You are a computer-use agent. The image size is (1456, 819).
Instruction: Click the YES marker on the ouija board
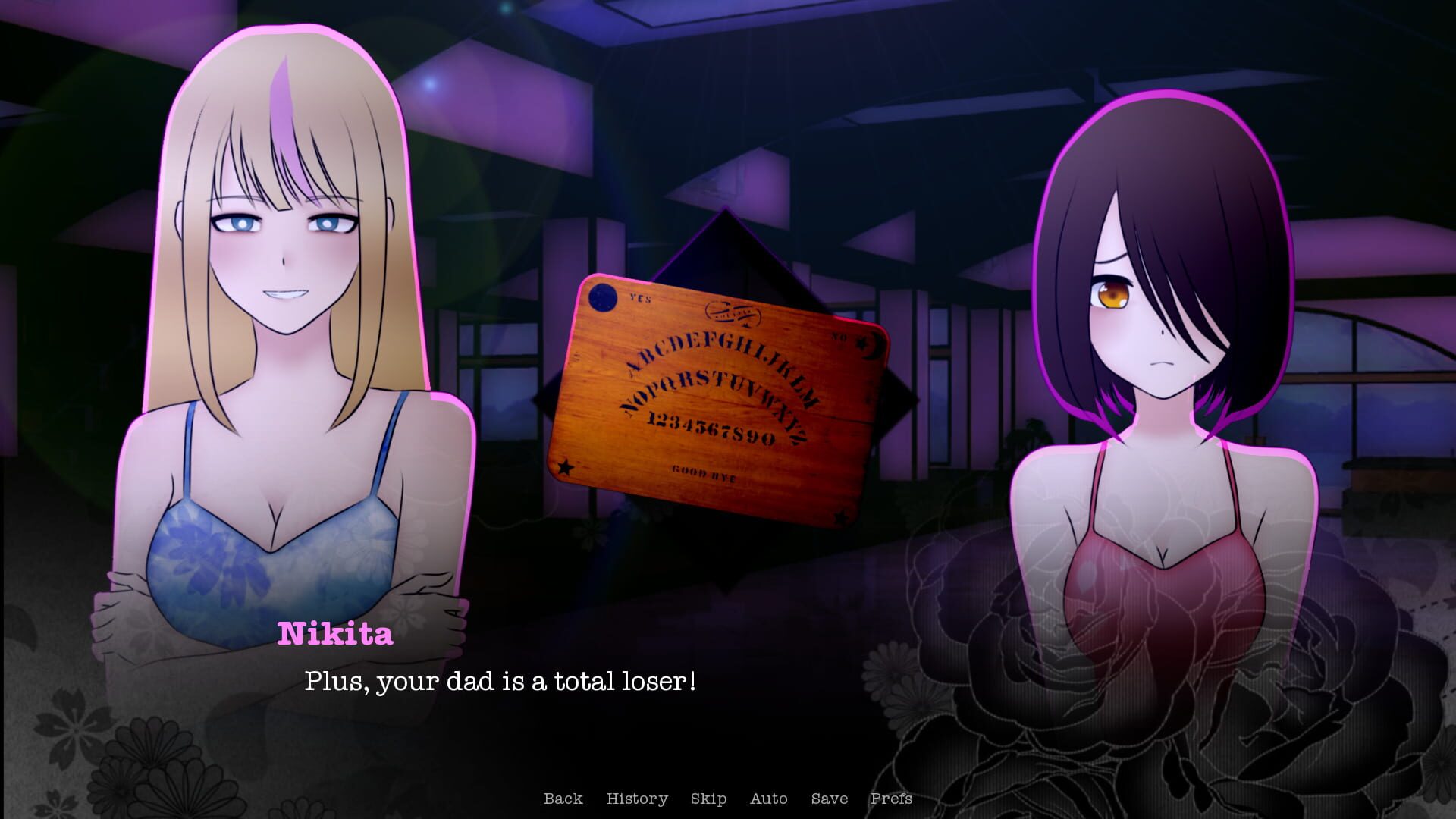point(640,298)
